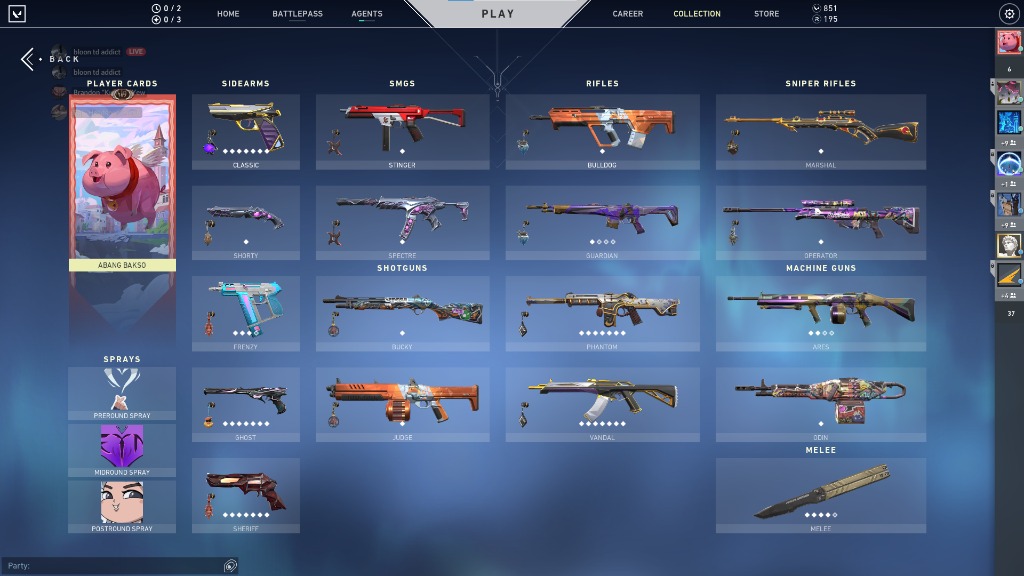Open the Sheriff weapon tile
The width and height of the screenshot is (1024, 576).
click(x=246, y=495)
